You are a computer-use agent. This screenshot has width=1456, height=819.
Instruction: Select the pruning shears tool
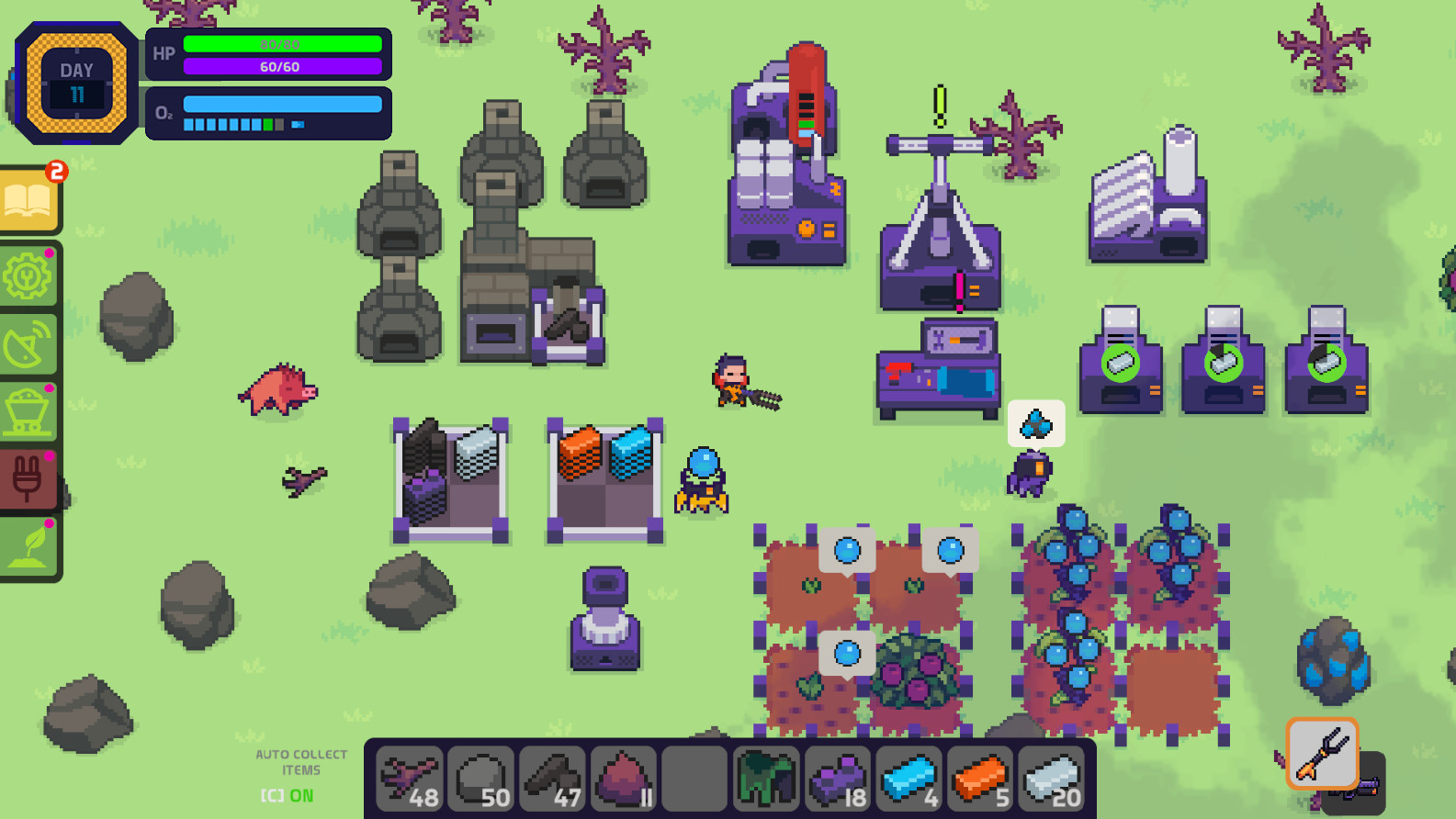point(1324,755)
